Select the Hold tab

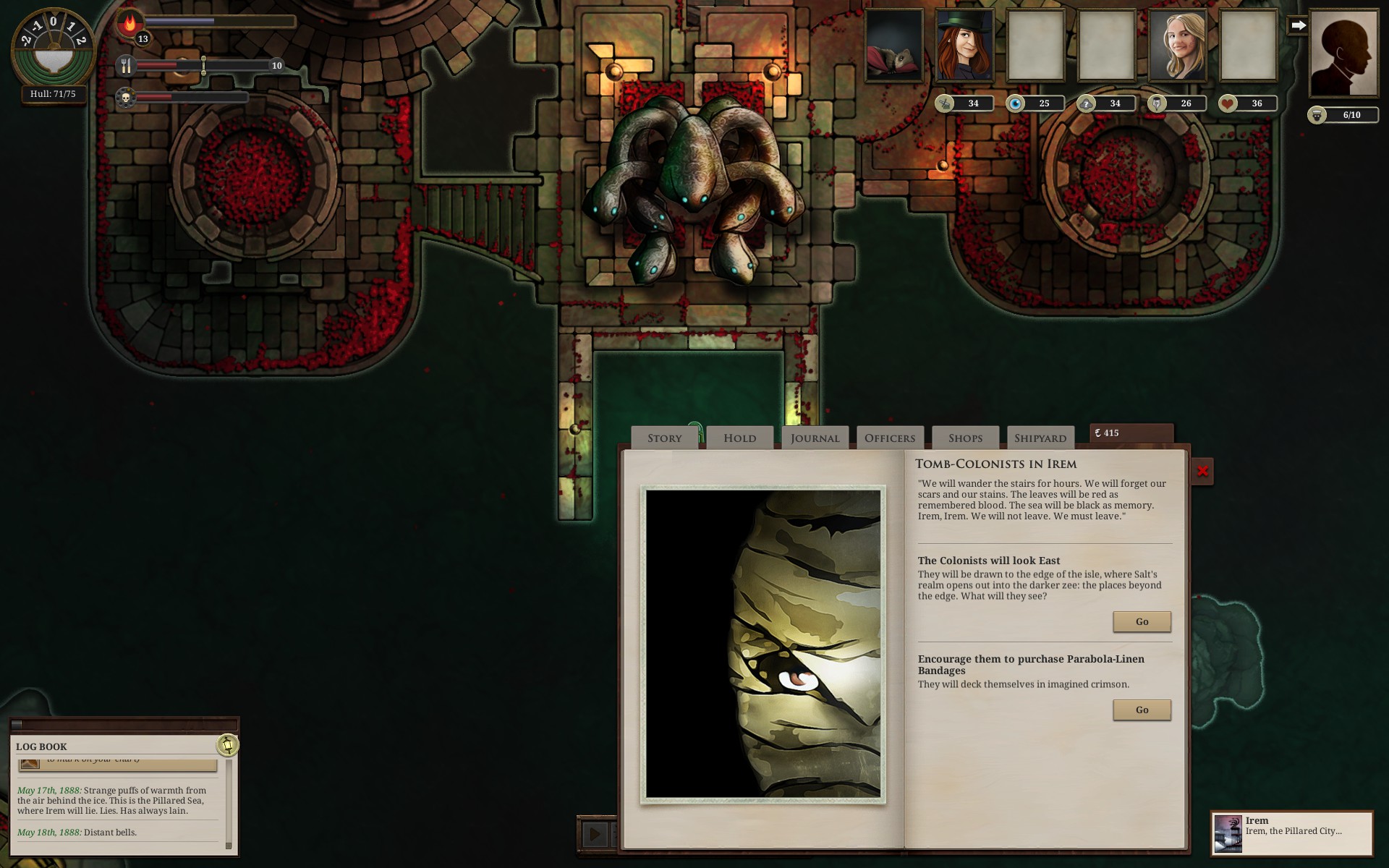click(739, 437)
